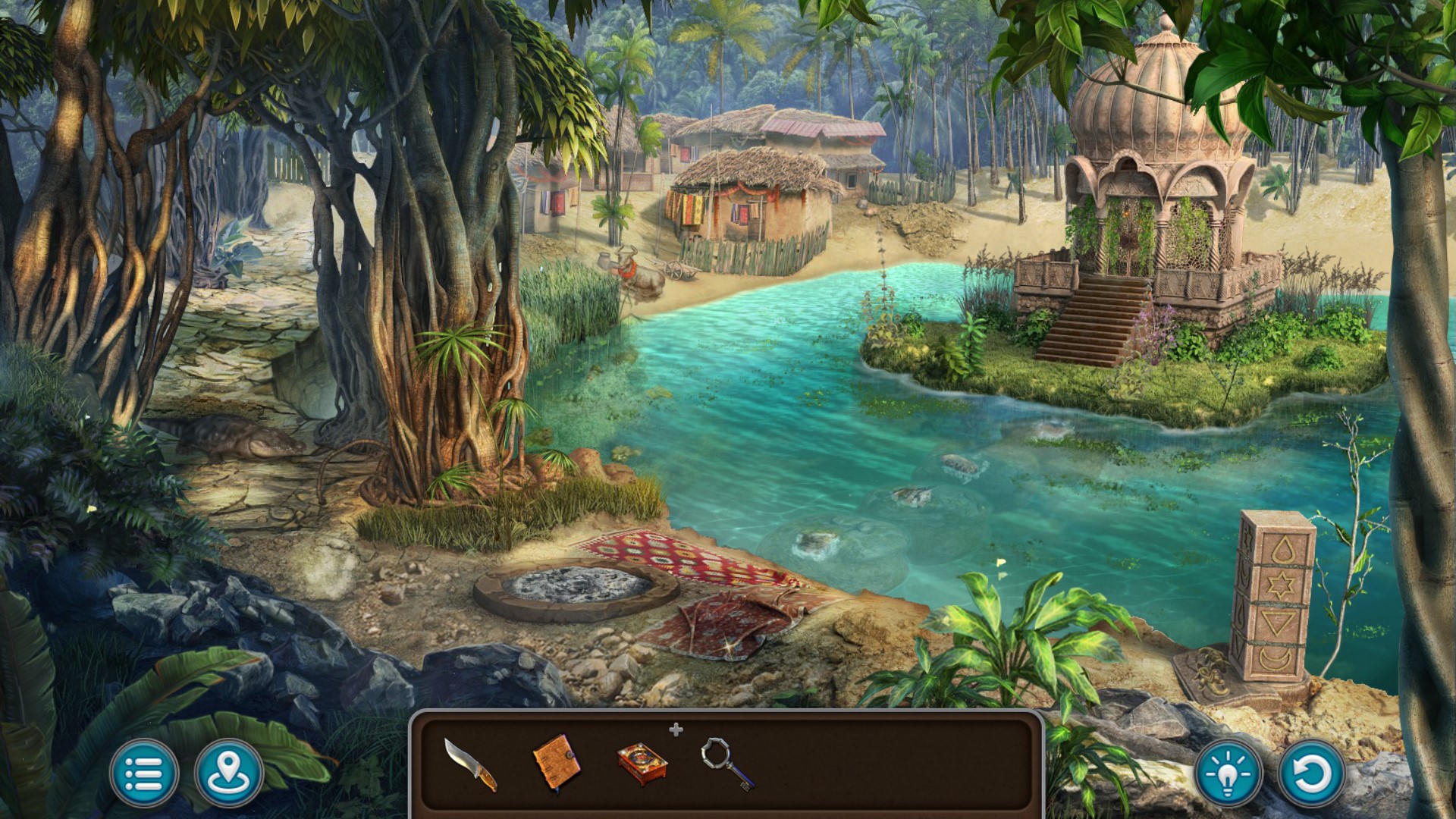Click the circular arrow reset button

tap(1311, 773)
